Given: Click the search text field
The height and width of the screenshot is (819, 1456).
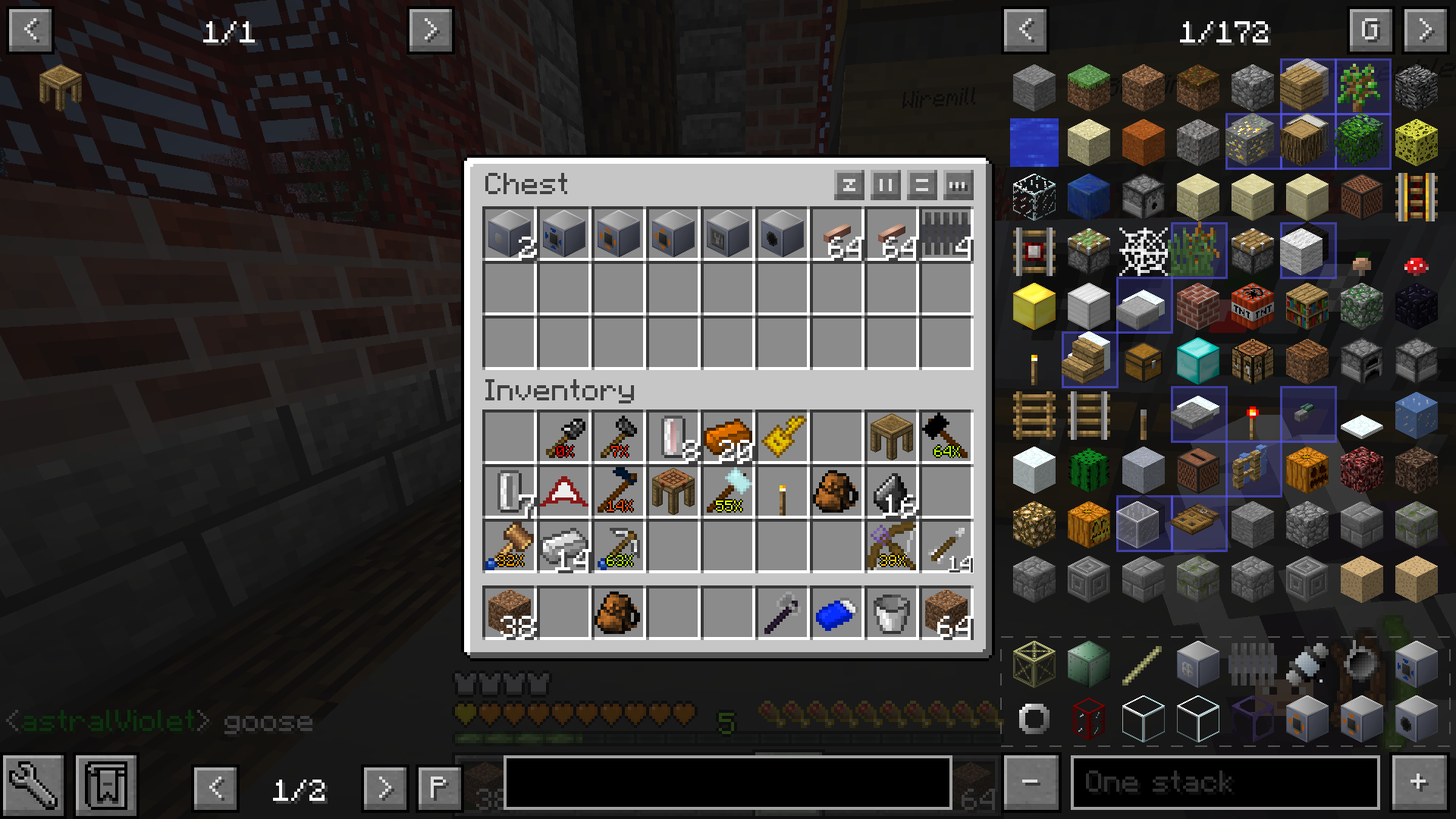Looking at the screenshot, I should (727, 783).
